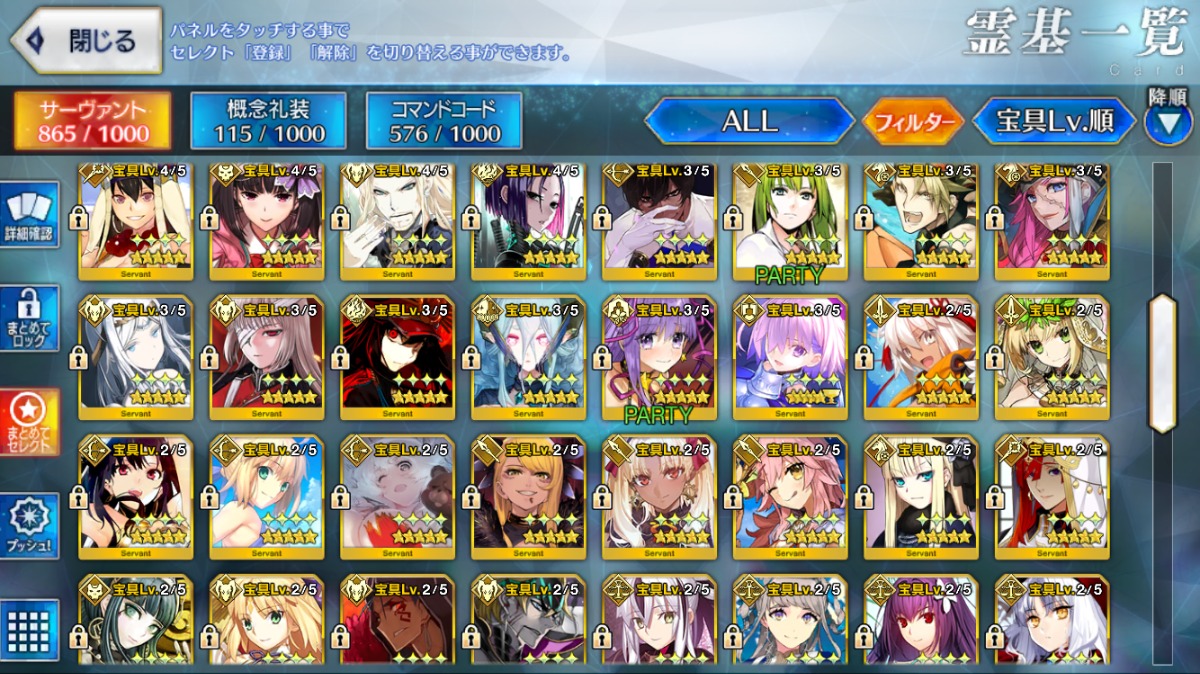Screen dimensions: 1200x674
Task: Open the フィルター filter options
Action: (912, 122)
